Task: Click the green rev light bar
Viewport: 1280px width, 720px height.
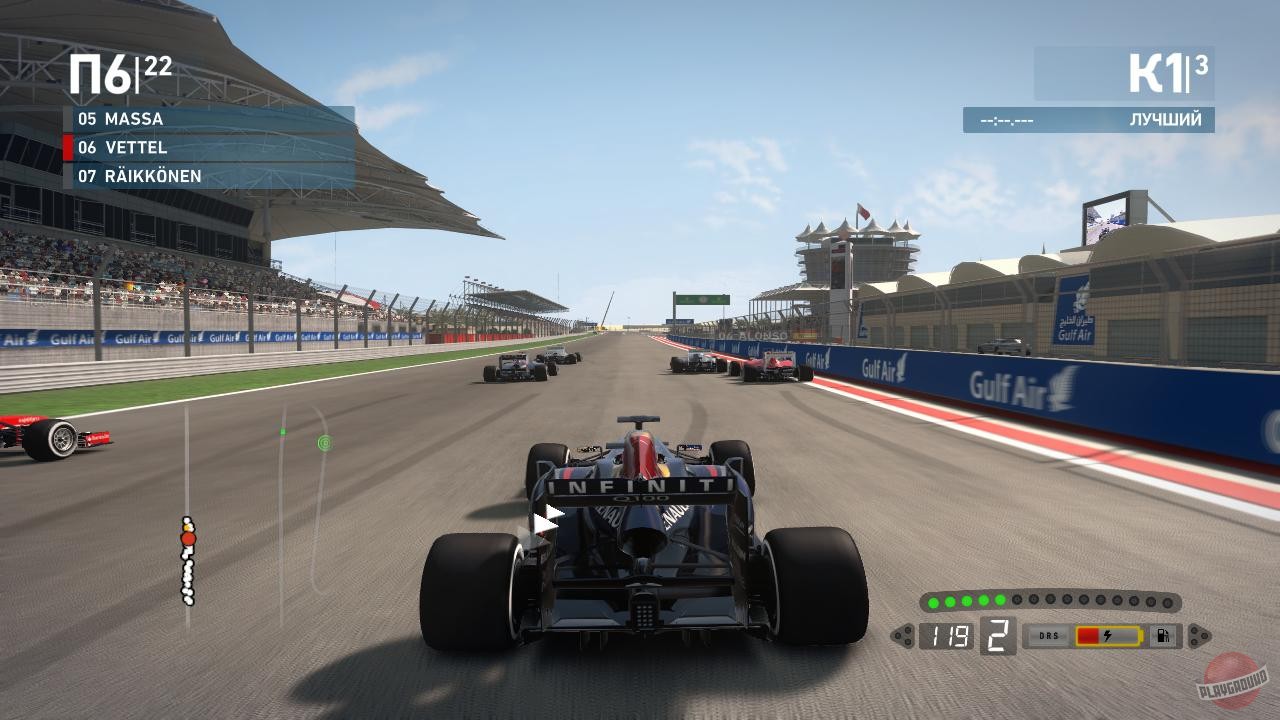Action: point(1050,601)
